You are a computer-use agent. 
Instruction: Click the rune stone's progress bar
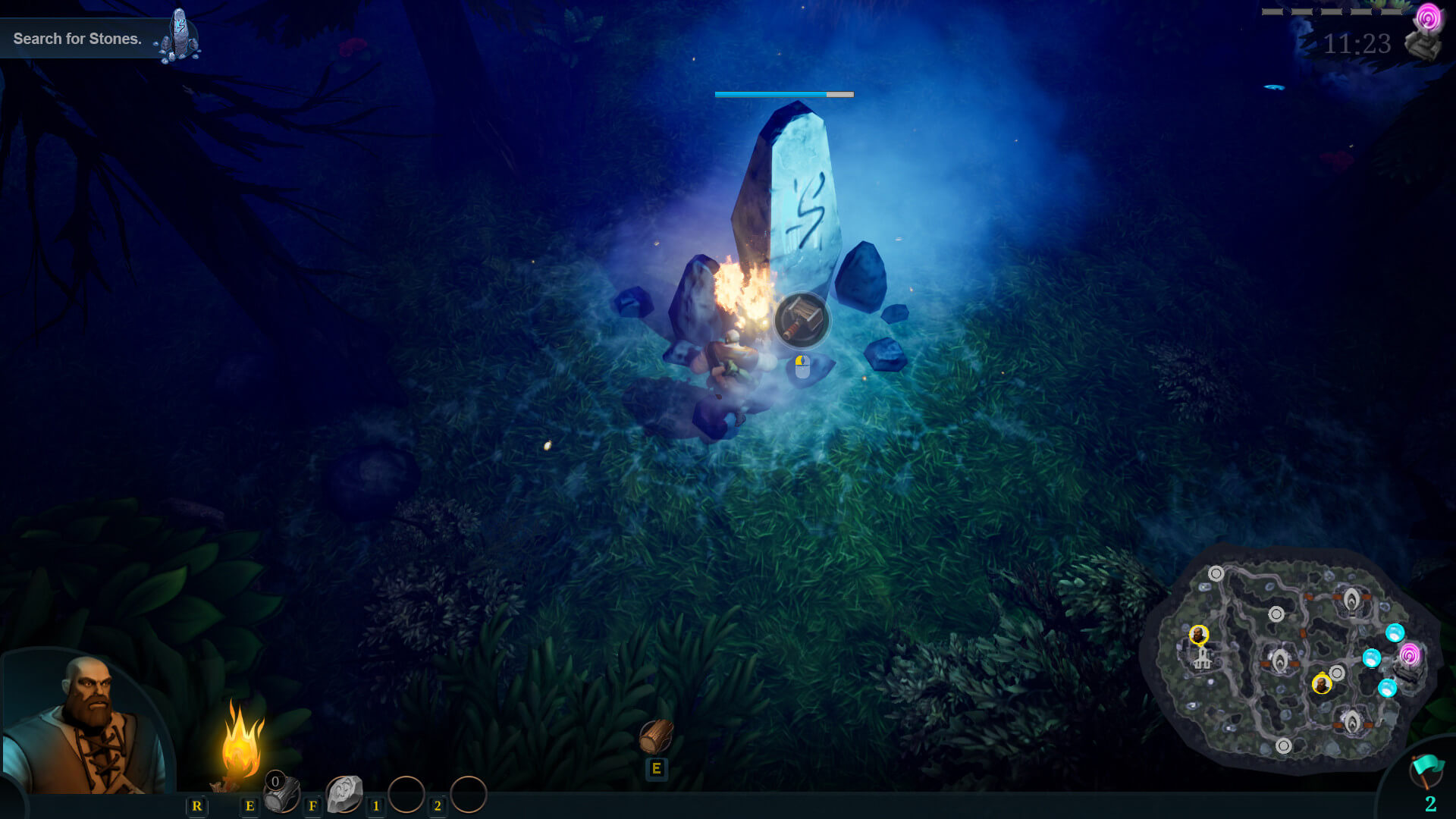[783, 94]
